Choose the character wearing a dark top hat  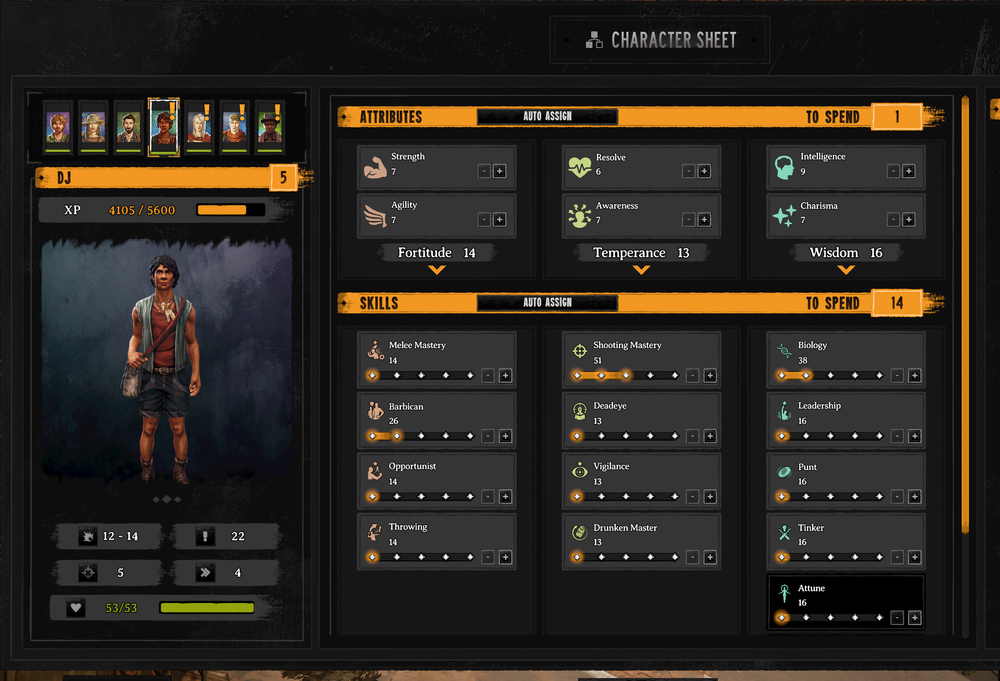tap(270, 127)
